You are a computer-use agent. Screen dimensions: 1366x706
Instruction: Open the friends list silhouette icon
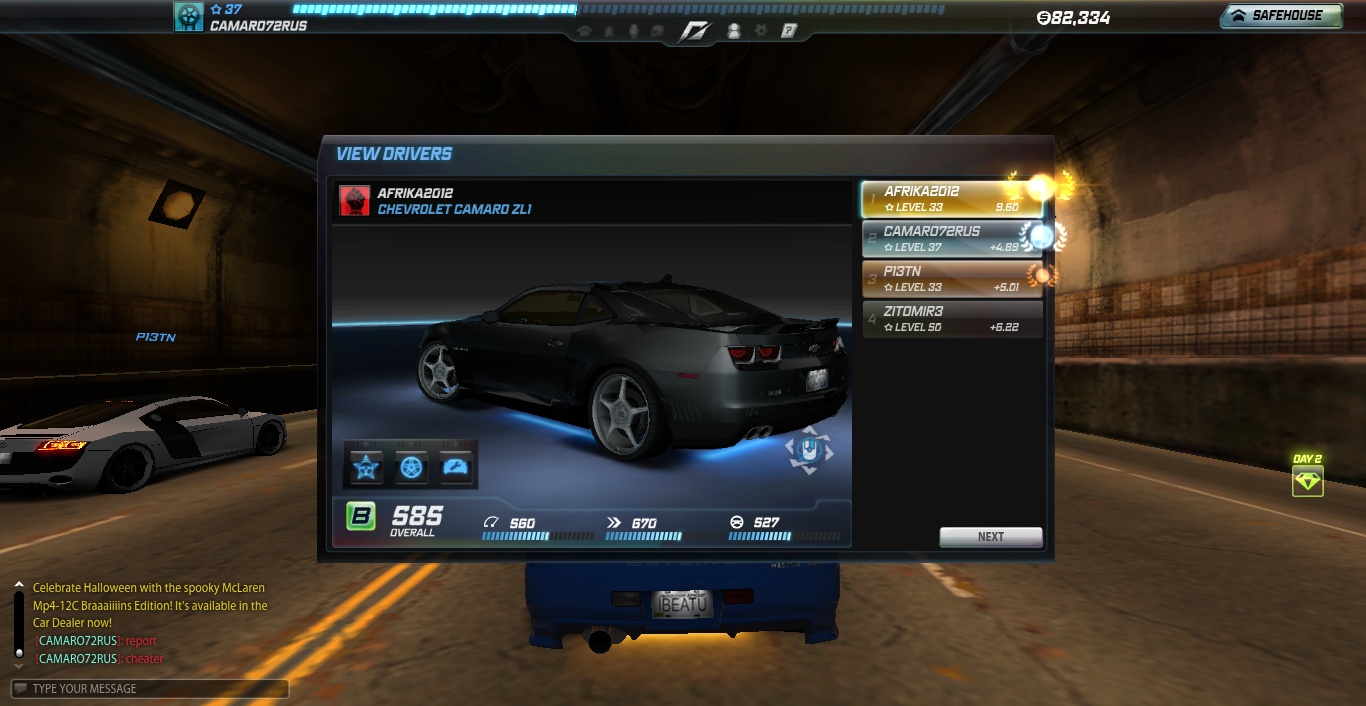pos(733,31)
